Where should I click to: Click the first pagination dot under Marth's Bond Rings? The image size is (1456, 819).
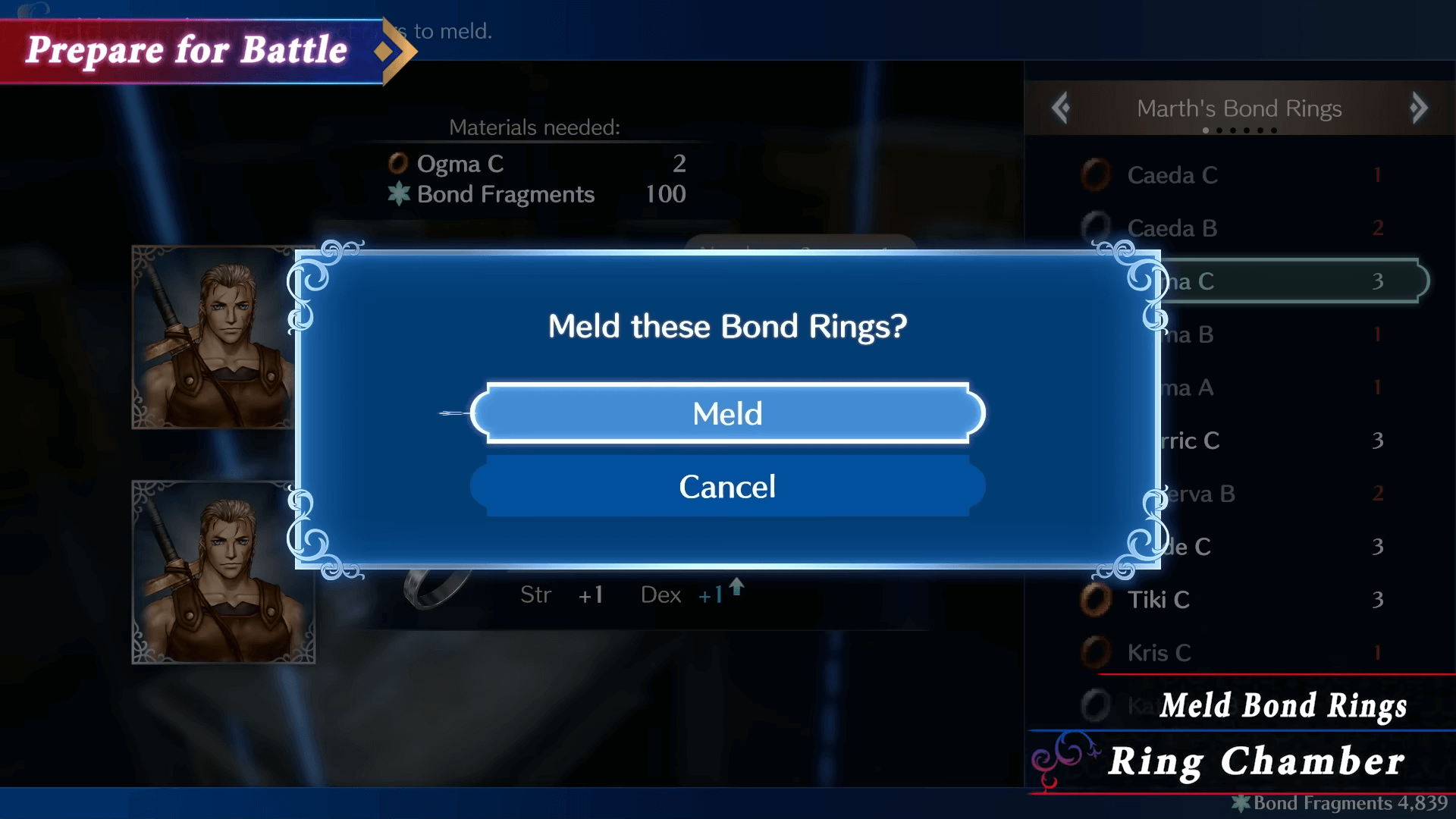click(1206, 130)
